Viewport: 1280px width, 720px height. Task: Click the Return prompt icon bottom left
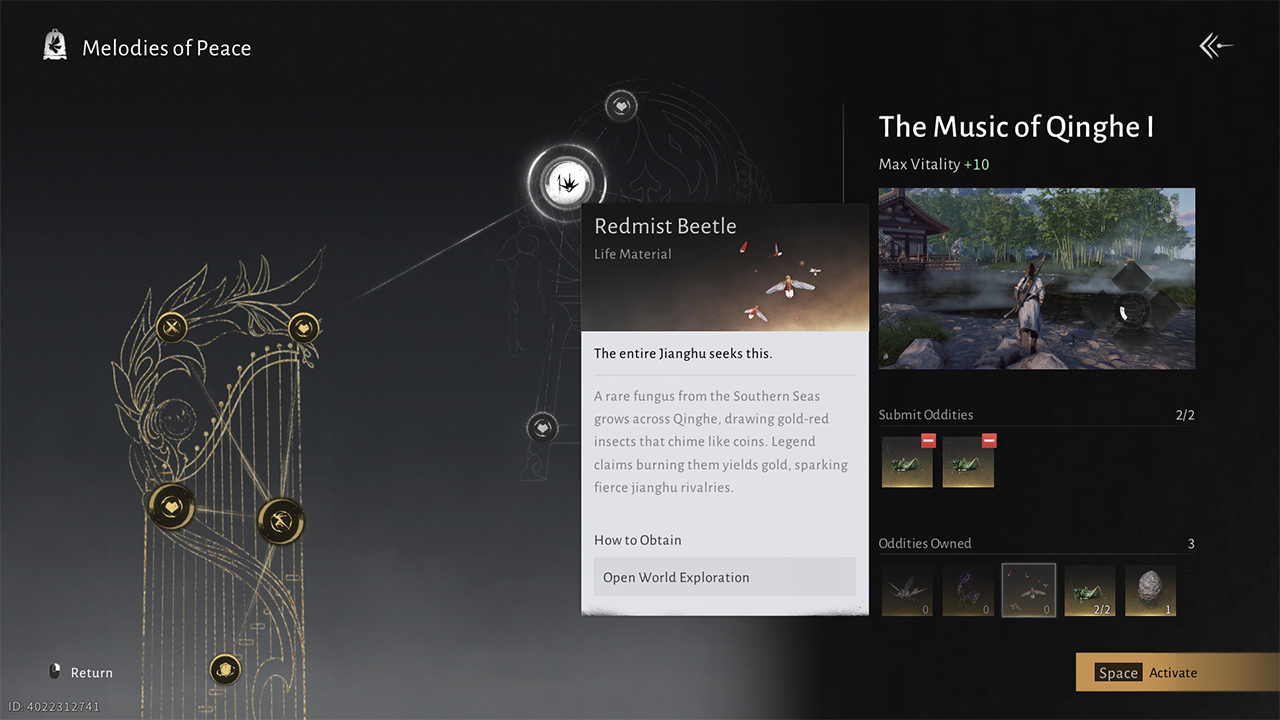56,671
